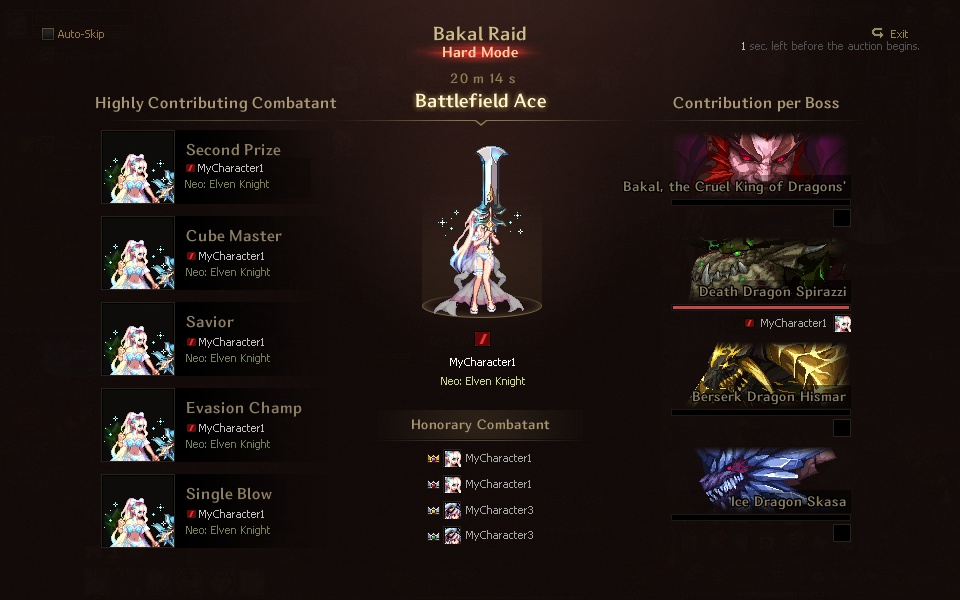Select the Second Prize combatant row
The height and width of the screenshot is (600, 960).
click(205, 166)
